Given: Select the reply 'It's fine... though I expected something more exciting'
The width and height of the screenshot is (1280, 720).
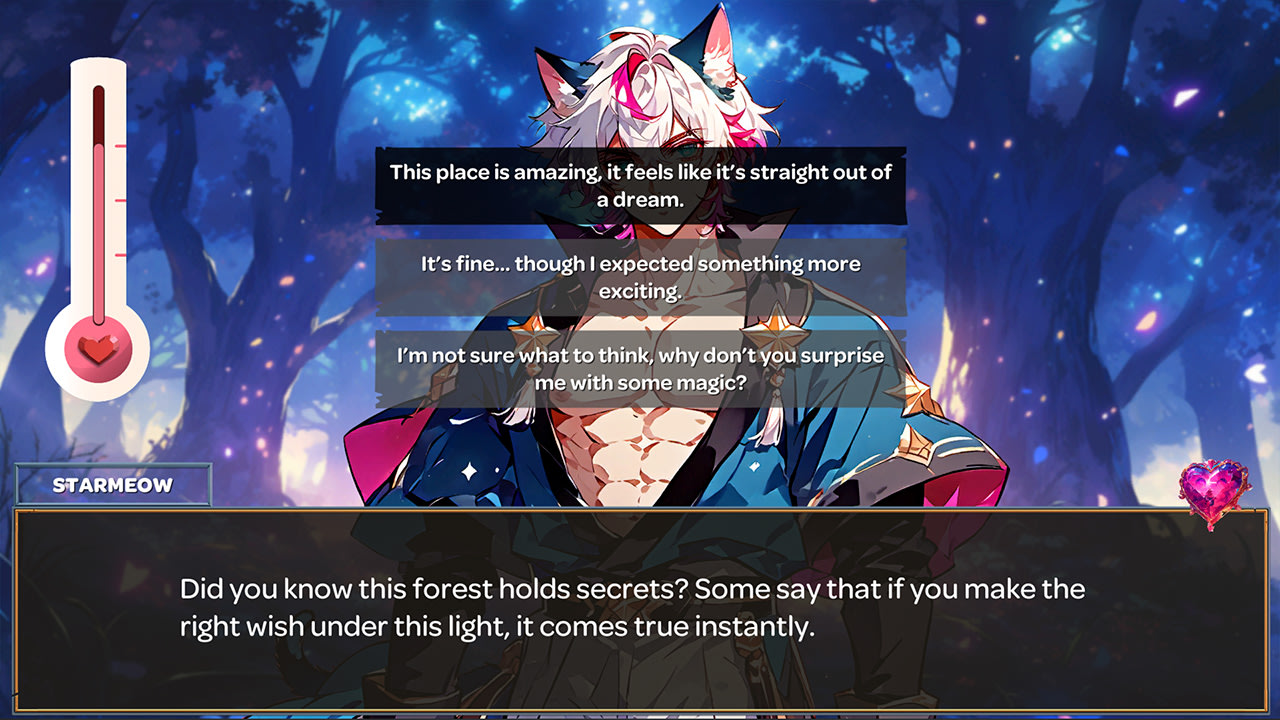Looking at the screenshot, I should (x=640, y=276).
